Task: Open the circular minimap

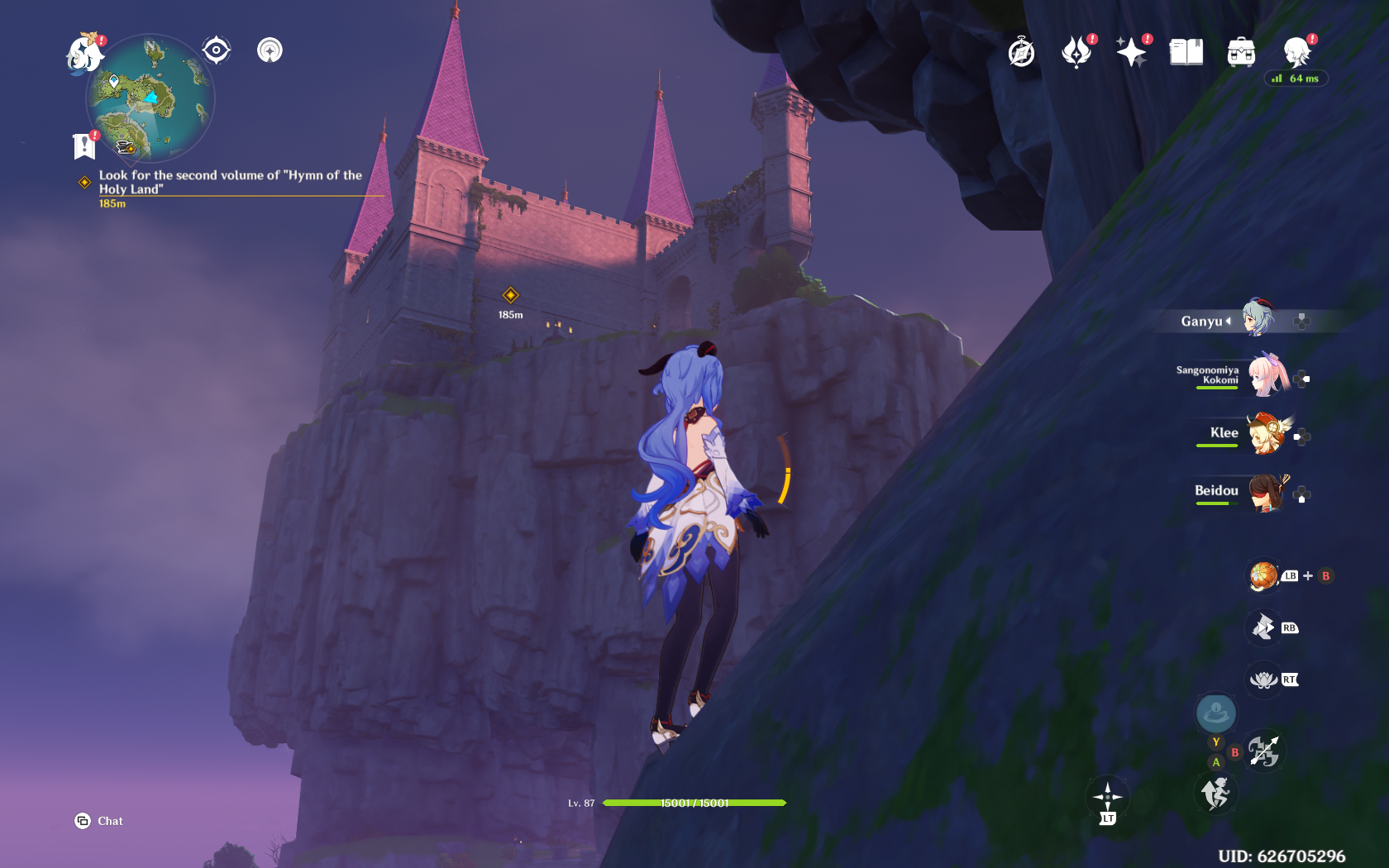Action: (150, 99)
